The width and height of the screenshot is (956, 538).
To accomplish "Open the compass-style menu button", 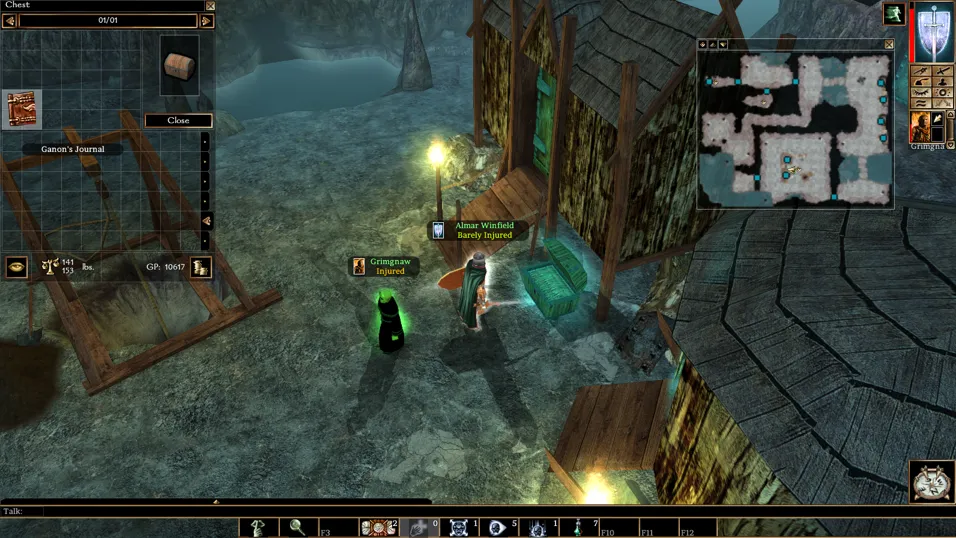I will coord(932,482).
